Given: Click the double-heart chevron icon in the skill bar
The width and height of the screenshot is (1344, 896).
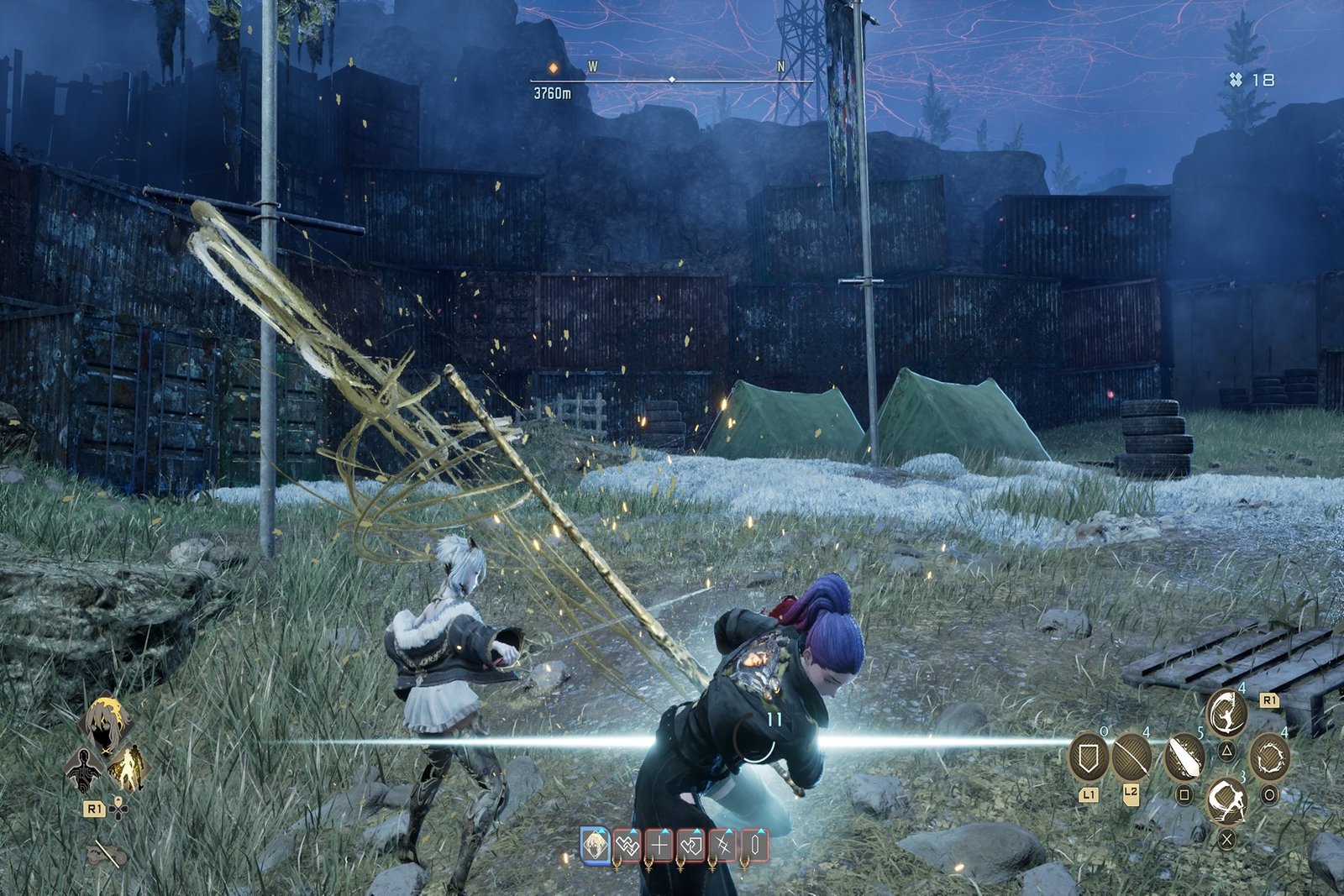Looking at the screenshot, I should coord(627,846).
